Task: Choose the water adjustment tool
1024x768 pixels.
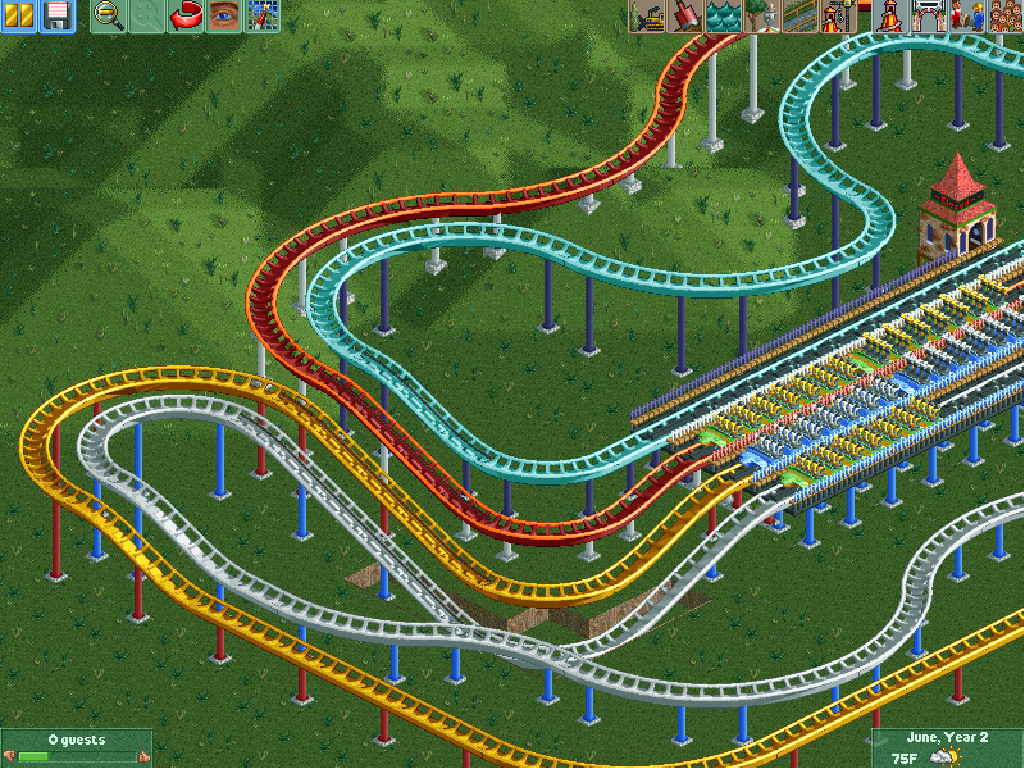Action: [x=724, y=16]
